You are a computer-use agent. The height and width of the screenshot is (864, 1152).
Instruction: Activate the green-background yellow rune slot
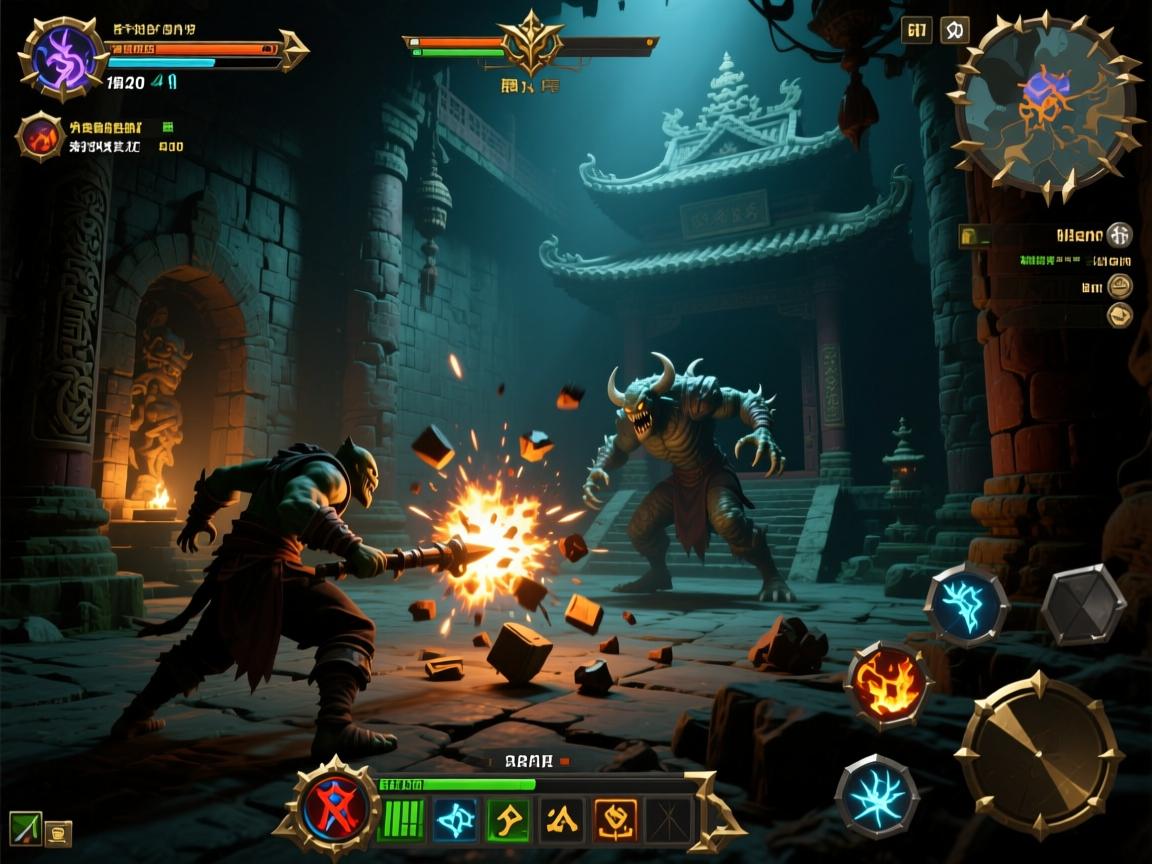point(509,820)
